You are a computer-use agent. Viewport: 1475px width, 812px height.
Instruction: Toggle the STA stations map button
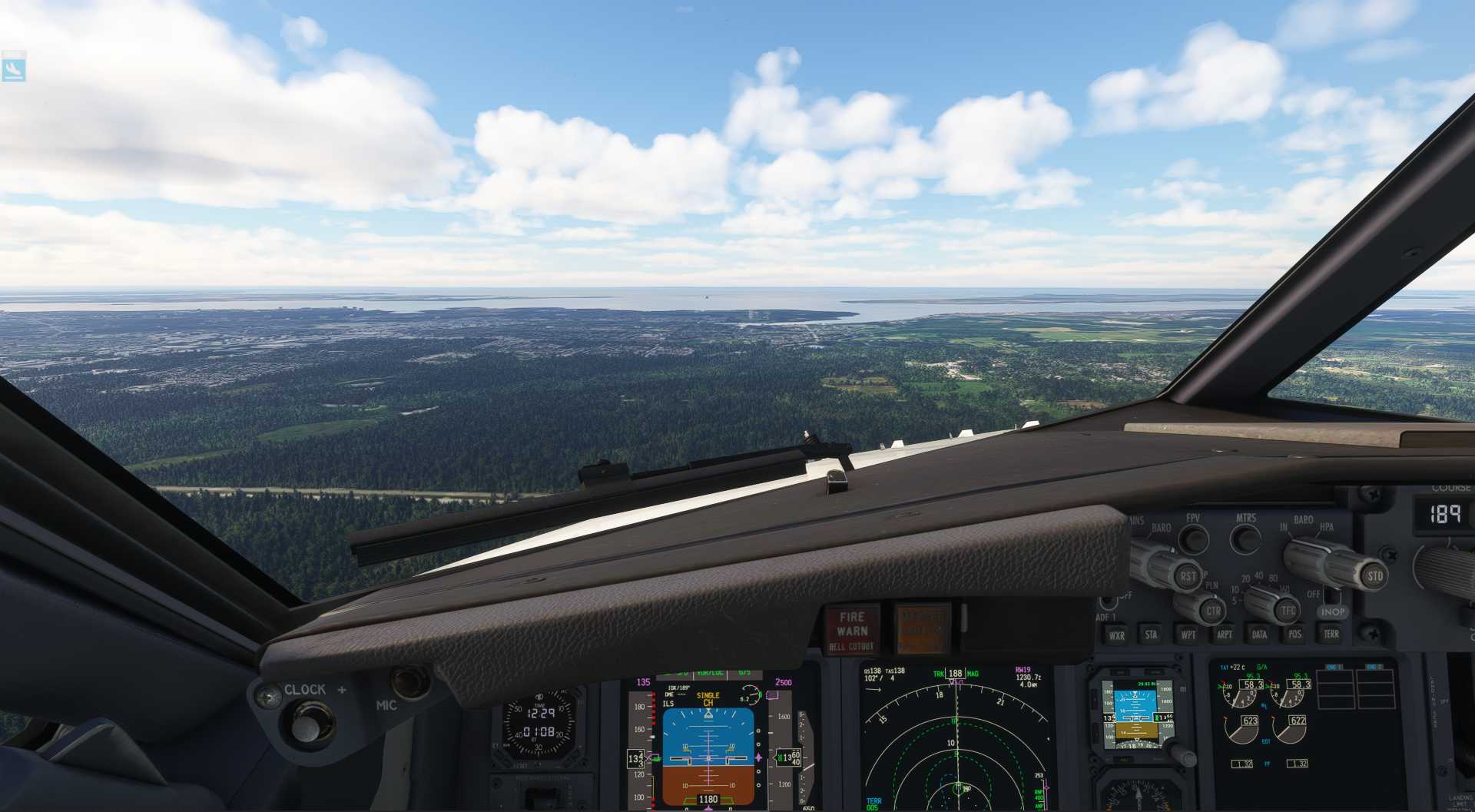[1151, 635]
